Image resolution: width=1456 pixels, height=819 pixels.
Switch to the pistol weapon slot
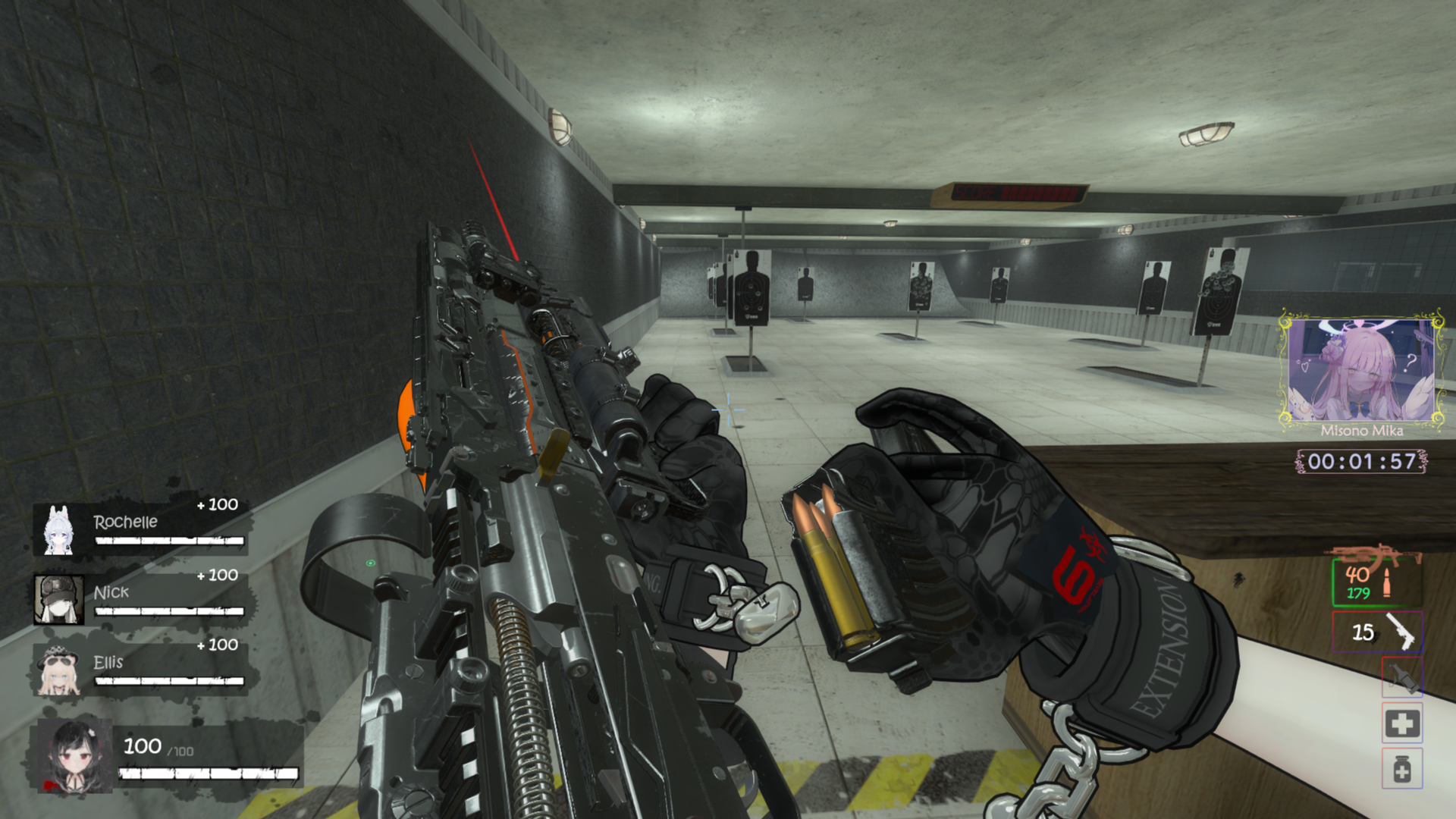1377,632
